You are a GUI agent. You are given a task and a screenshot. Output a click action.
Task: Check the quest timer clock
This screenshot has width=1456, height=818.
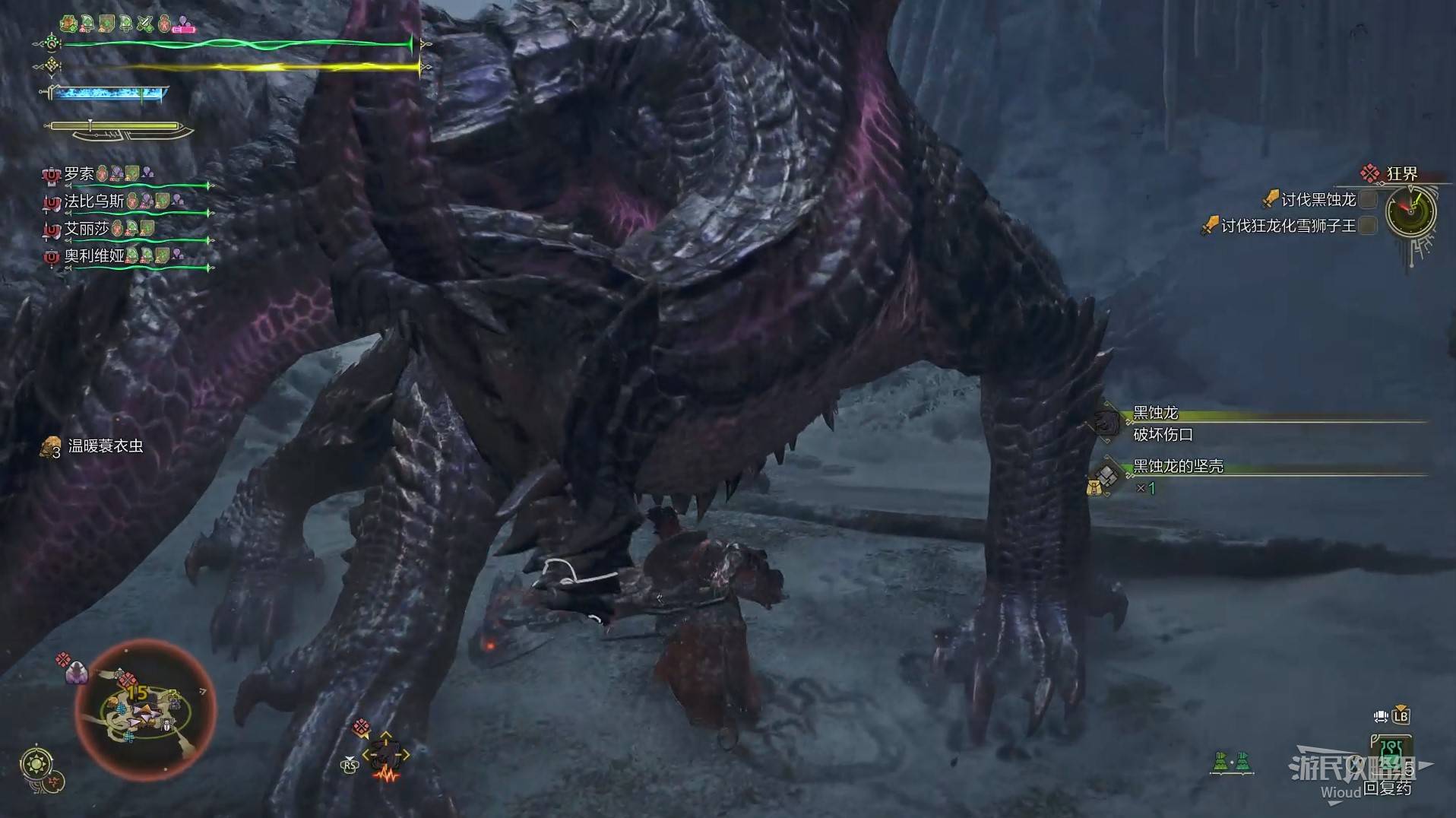(x=1410, y=212)
